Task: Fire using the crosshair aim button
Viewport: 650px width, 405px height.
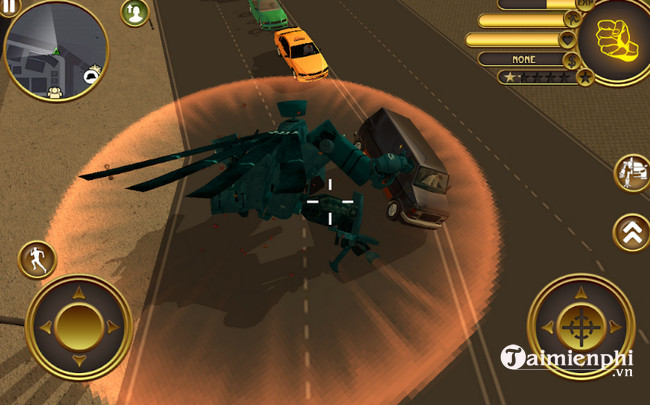Action: click(580, 326)
